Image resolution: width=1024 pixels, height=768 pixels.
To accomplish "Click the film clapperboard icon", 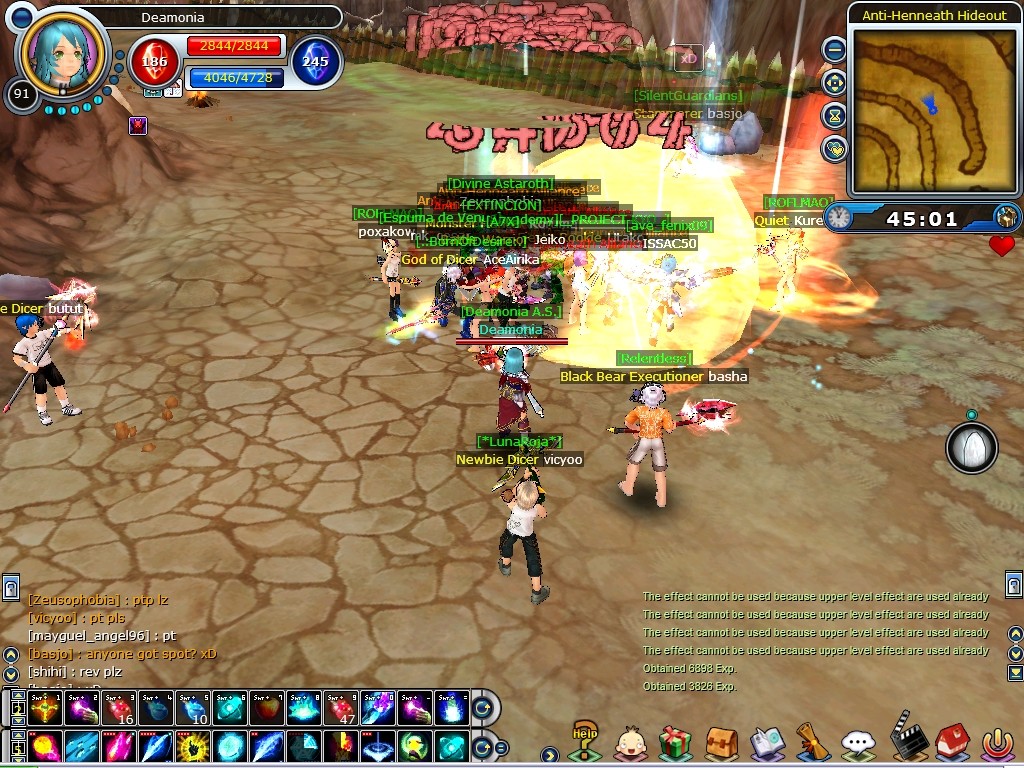I will coord(904,740).
